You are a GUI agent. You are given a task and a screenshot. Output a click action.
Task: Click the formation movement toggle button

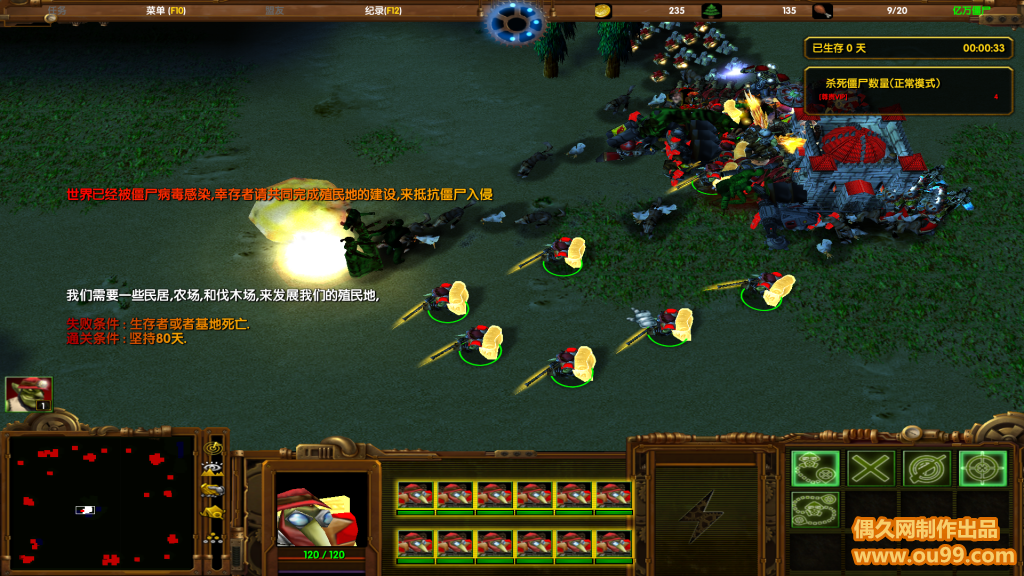tap(213, 537)
